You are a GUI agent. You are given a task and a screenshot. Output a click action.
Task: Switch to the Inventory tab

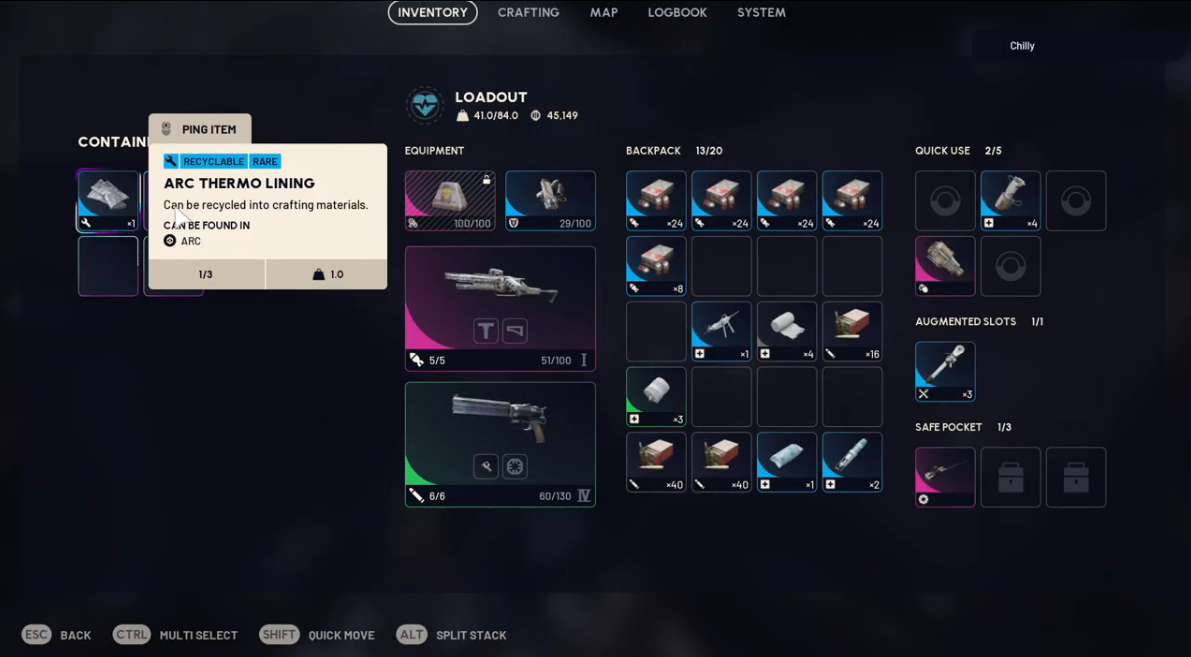(432, 13)
